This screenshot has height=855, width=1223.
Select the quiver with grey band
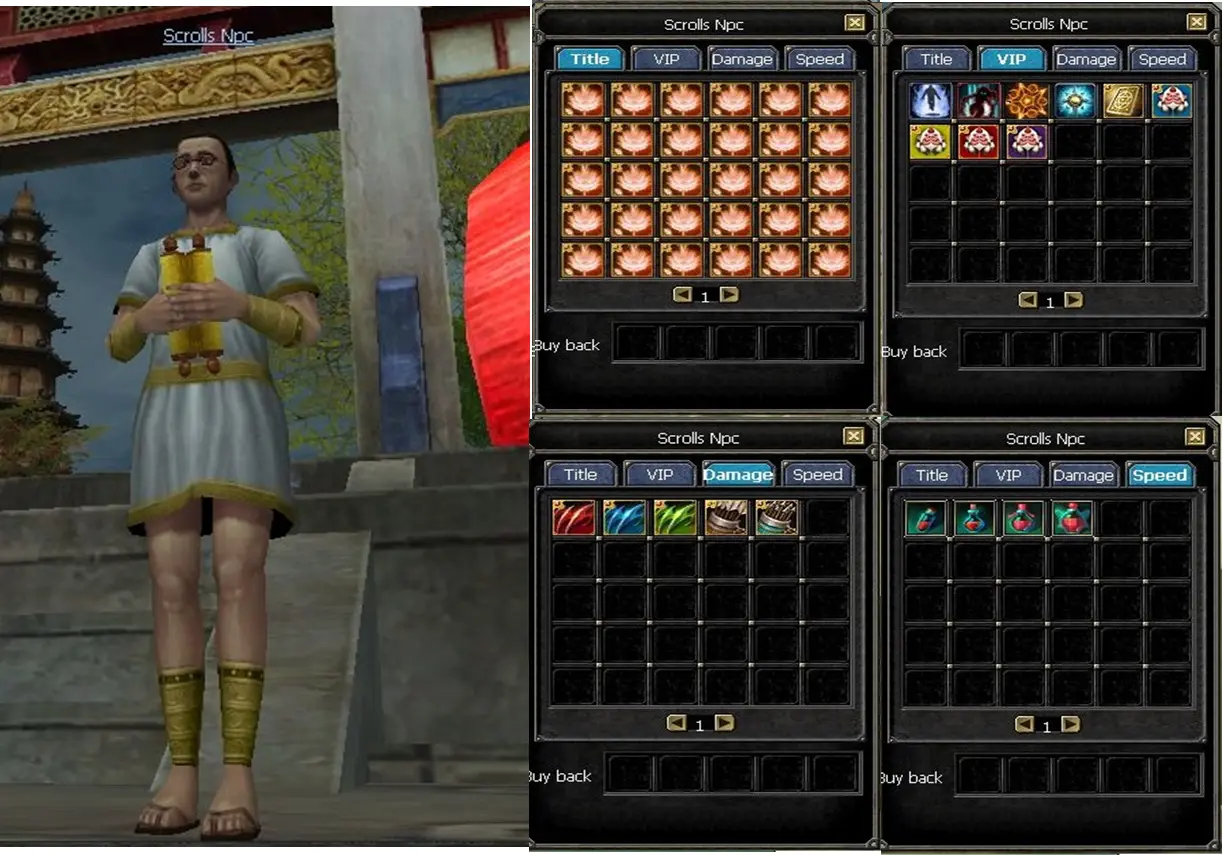726,518
